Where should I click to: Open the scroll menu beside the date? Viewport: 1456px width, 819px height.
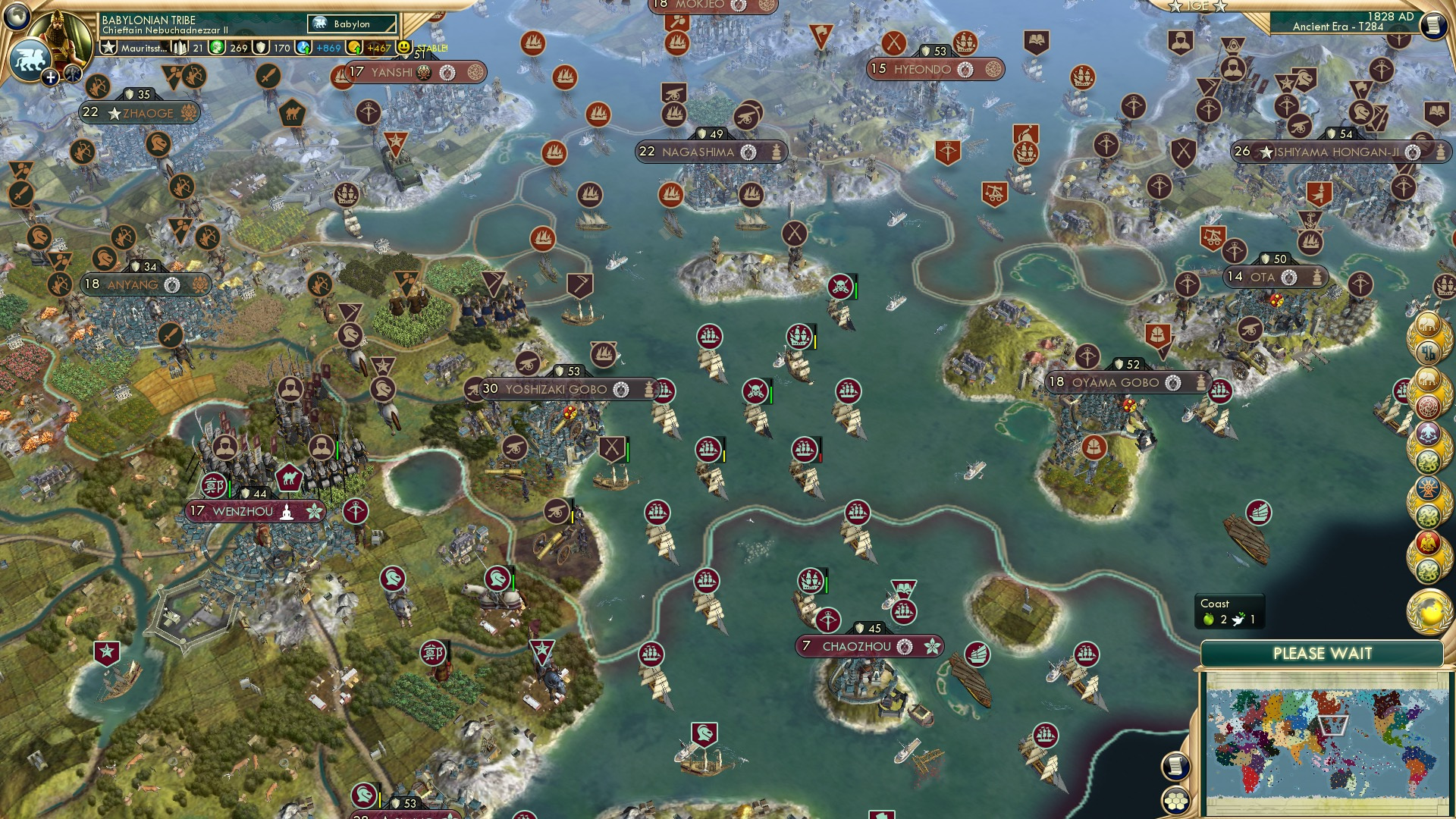pos(1433,24)
